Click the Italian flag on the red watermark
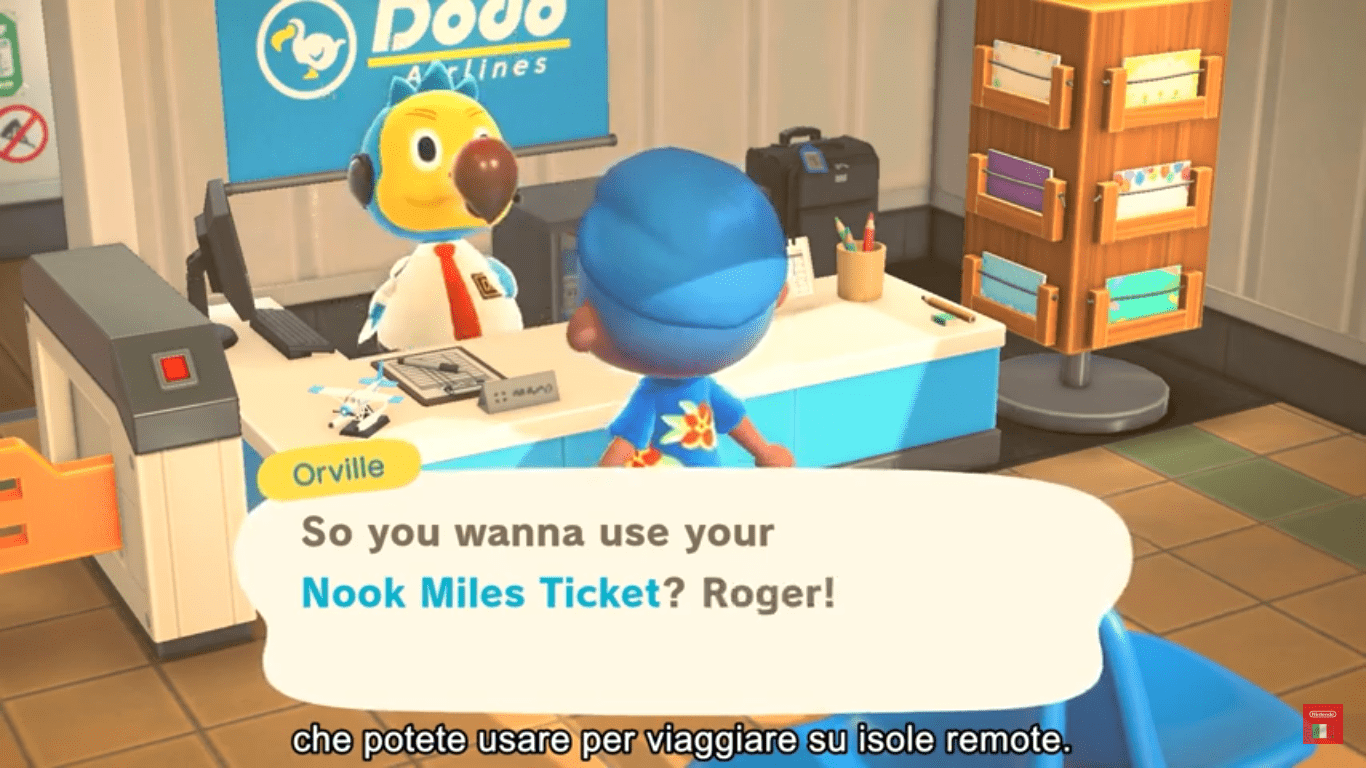Viewport: 1366px width, 768px height. coord(1319,731)
